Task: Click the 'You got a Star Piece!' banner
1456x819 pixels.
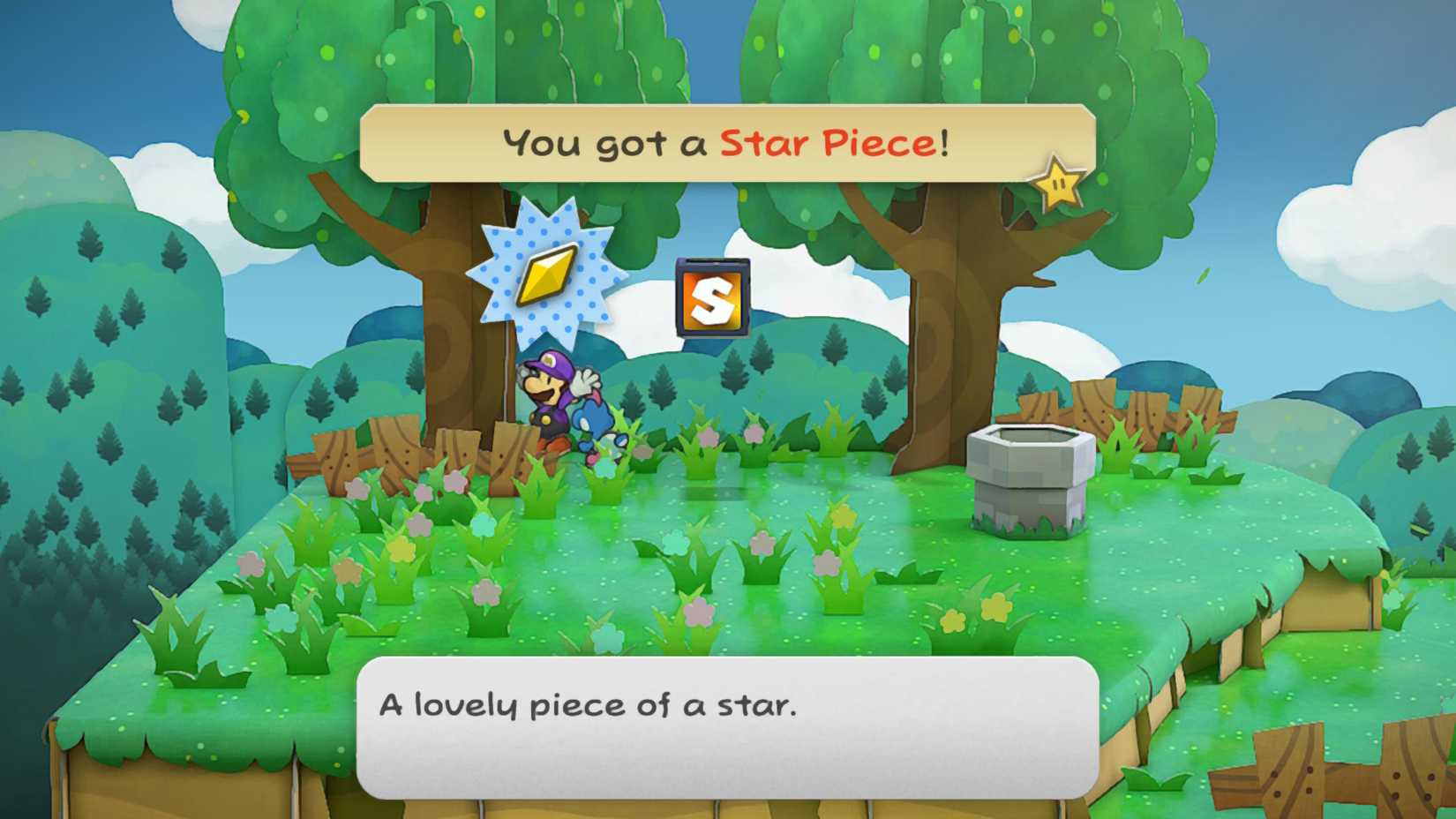Action: coord(724,141)
